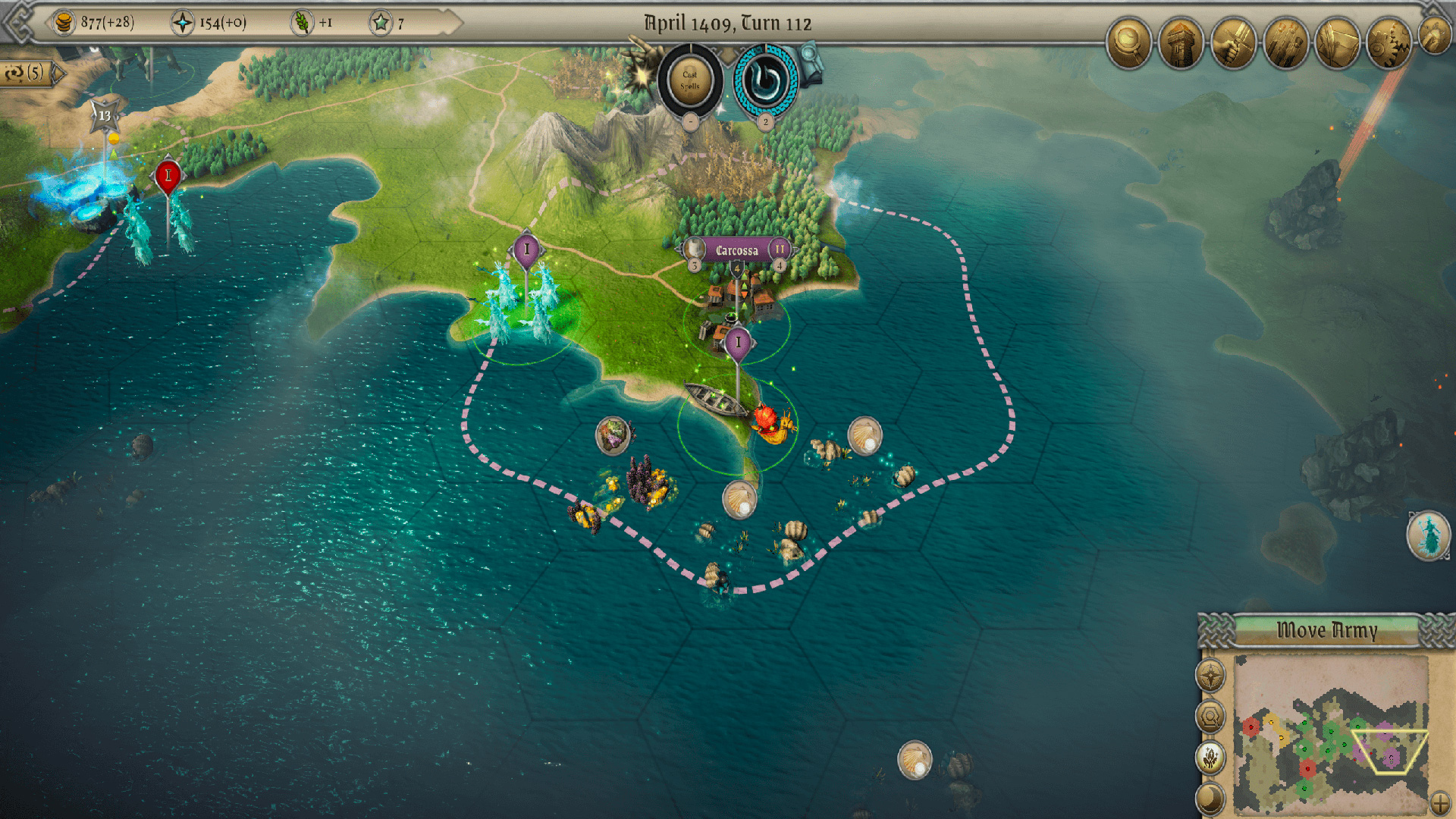Open the events list showing (5)
The width and height of the screenshot is (1456, 819).
point(29,73)
